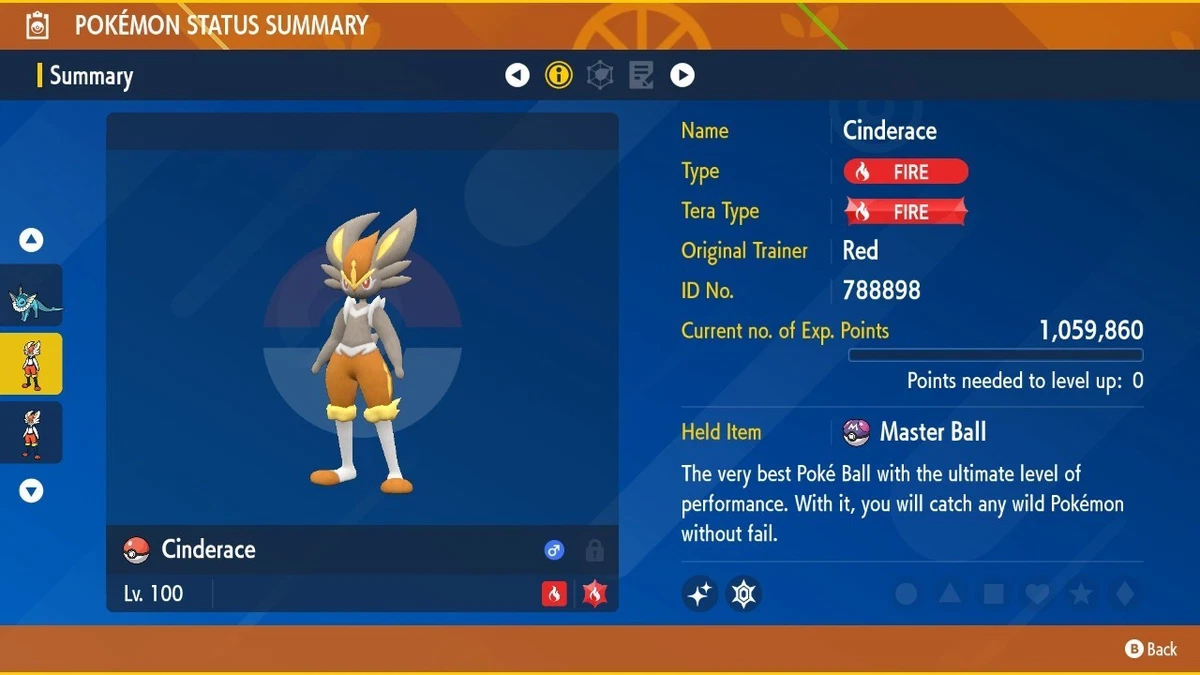Go to next summary page arrow

pos(682,75)
